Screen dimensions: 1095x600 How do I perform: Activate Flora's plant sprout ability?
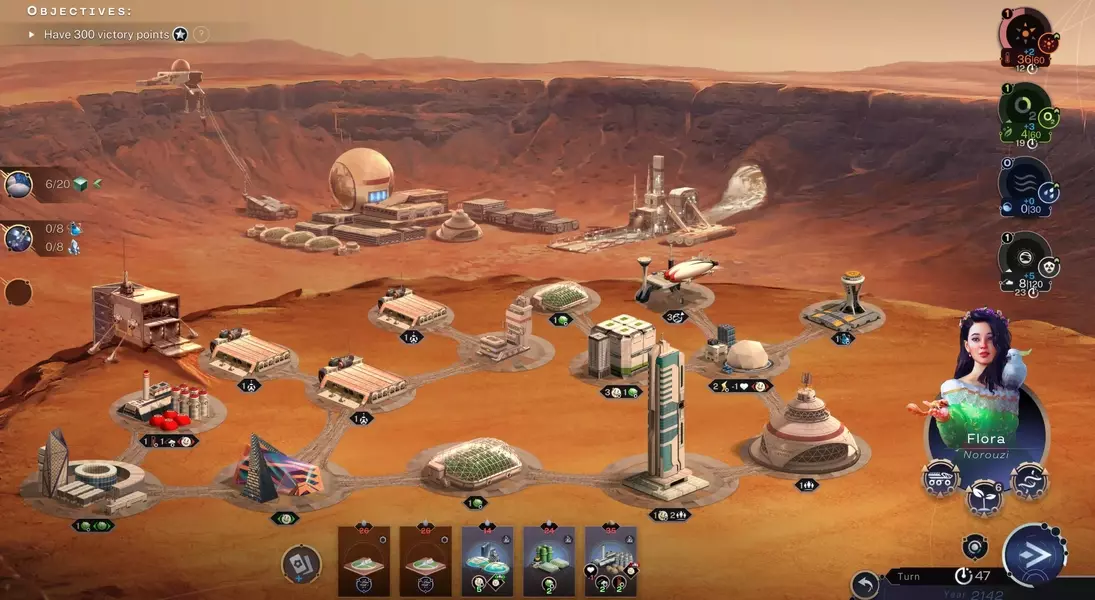[984, 497]
